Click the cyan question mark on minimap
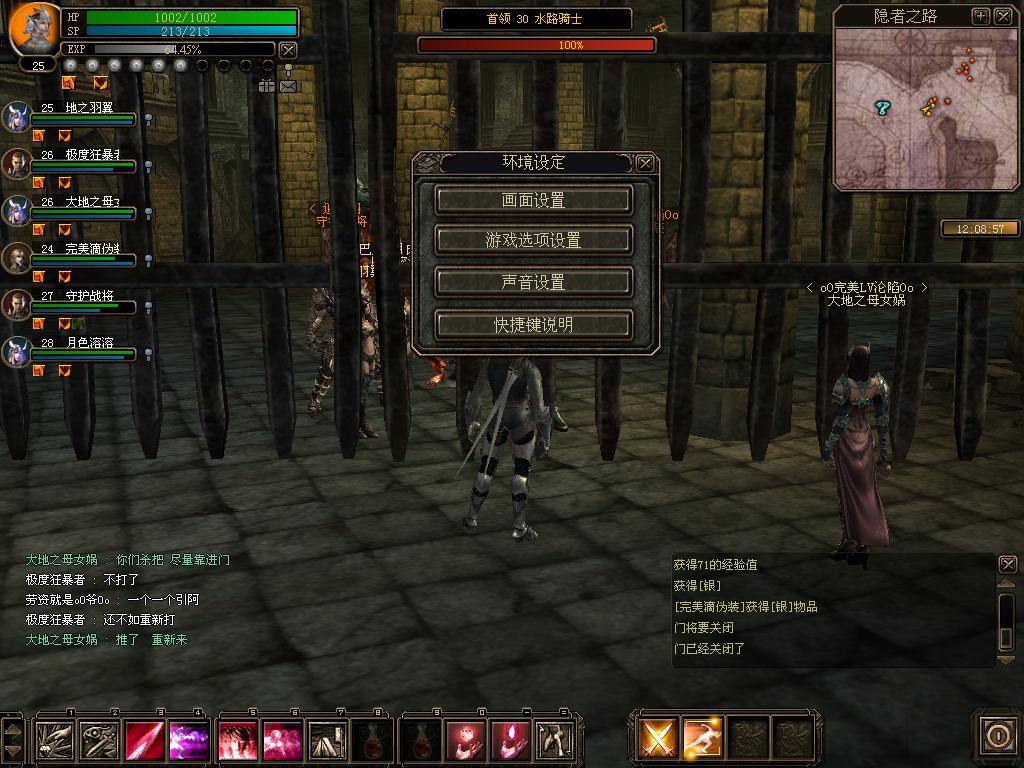Screen dimensions: 1024x768 (882, 107)
